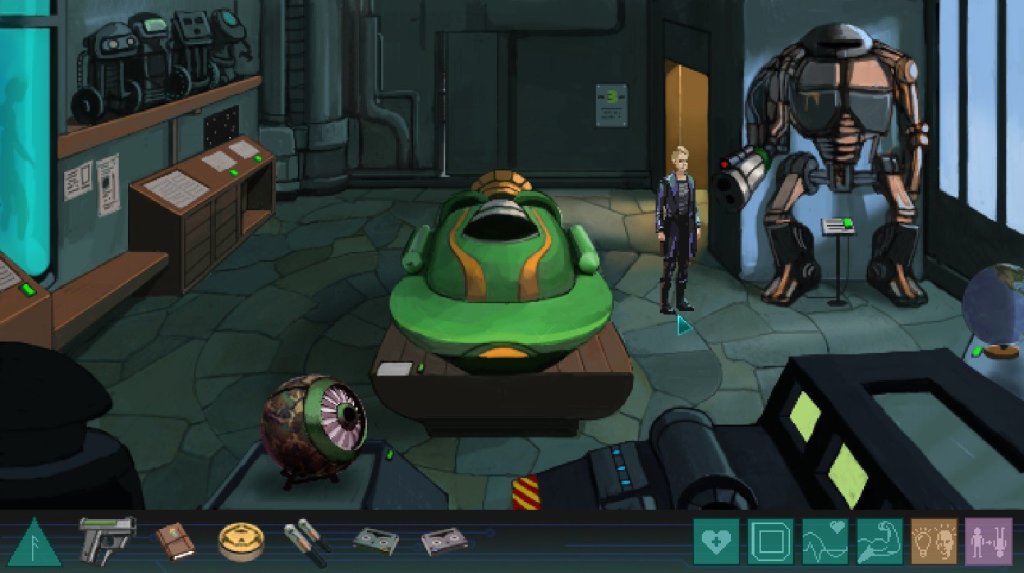
Task: Click the purple character swap icon
Action: [x=989, y=541]
